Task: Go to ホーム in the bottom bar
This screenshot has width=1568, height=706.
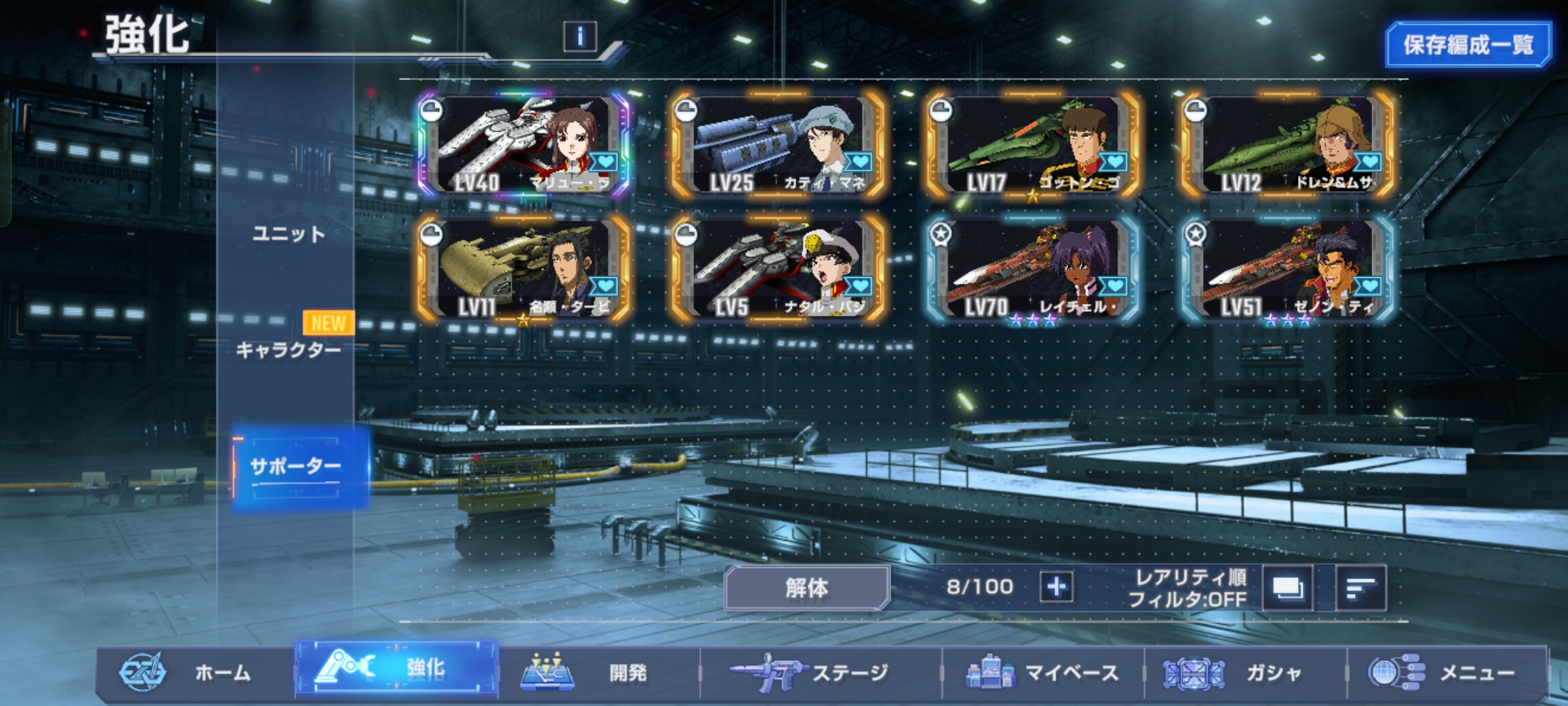Action: (x=196, y=672)
